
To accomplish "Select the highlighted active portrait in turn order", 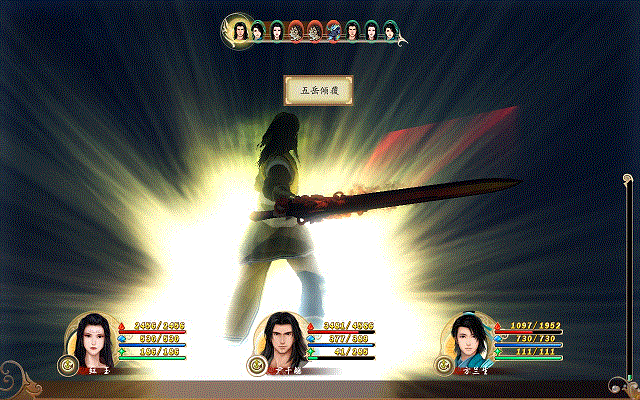I will 240,31.
